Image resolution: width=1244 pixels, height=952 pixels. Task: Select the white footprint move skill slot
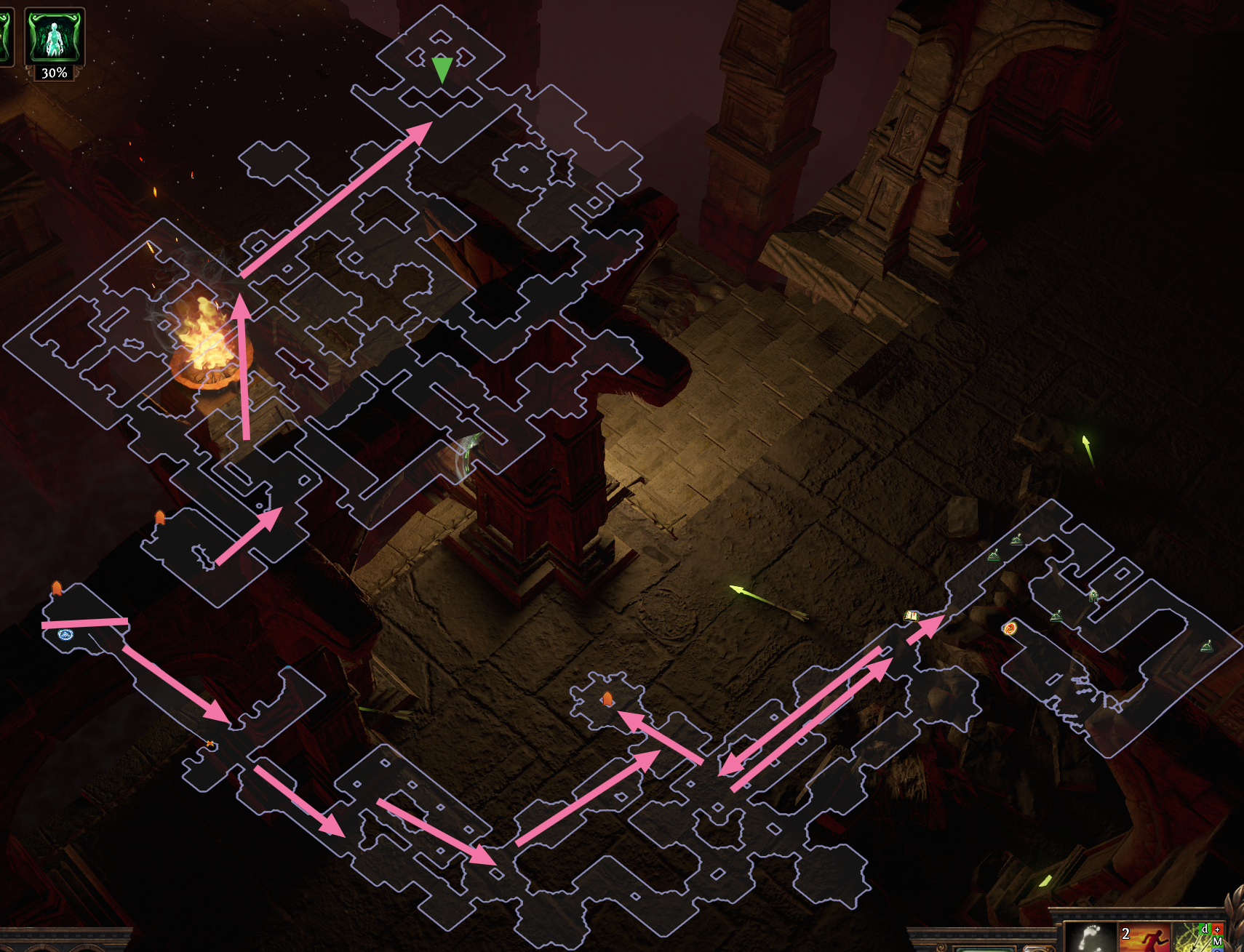[x=1089, y=937]
